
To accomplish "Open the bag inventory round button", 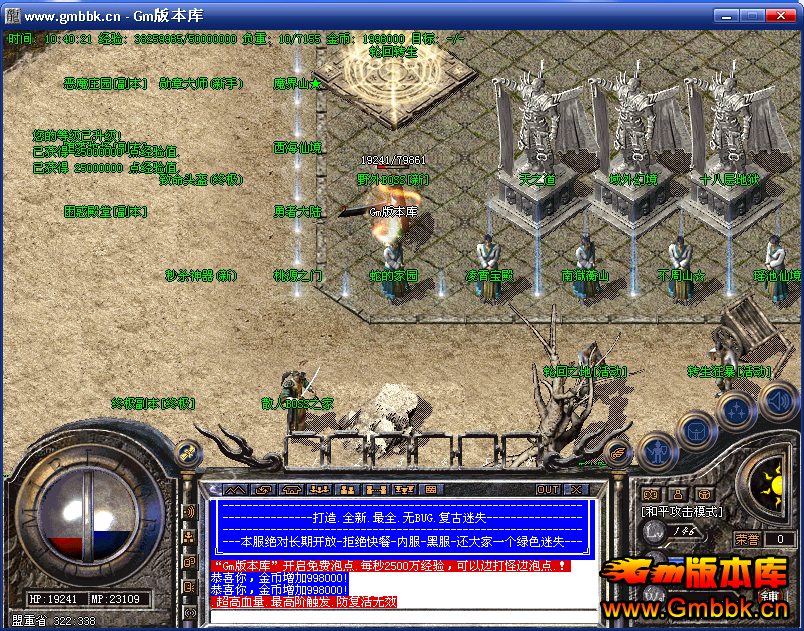I will (x=695, y=432).
